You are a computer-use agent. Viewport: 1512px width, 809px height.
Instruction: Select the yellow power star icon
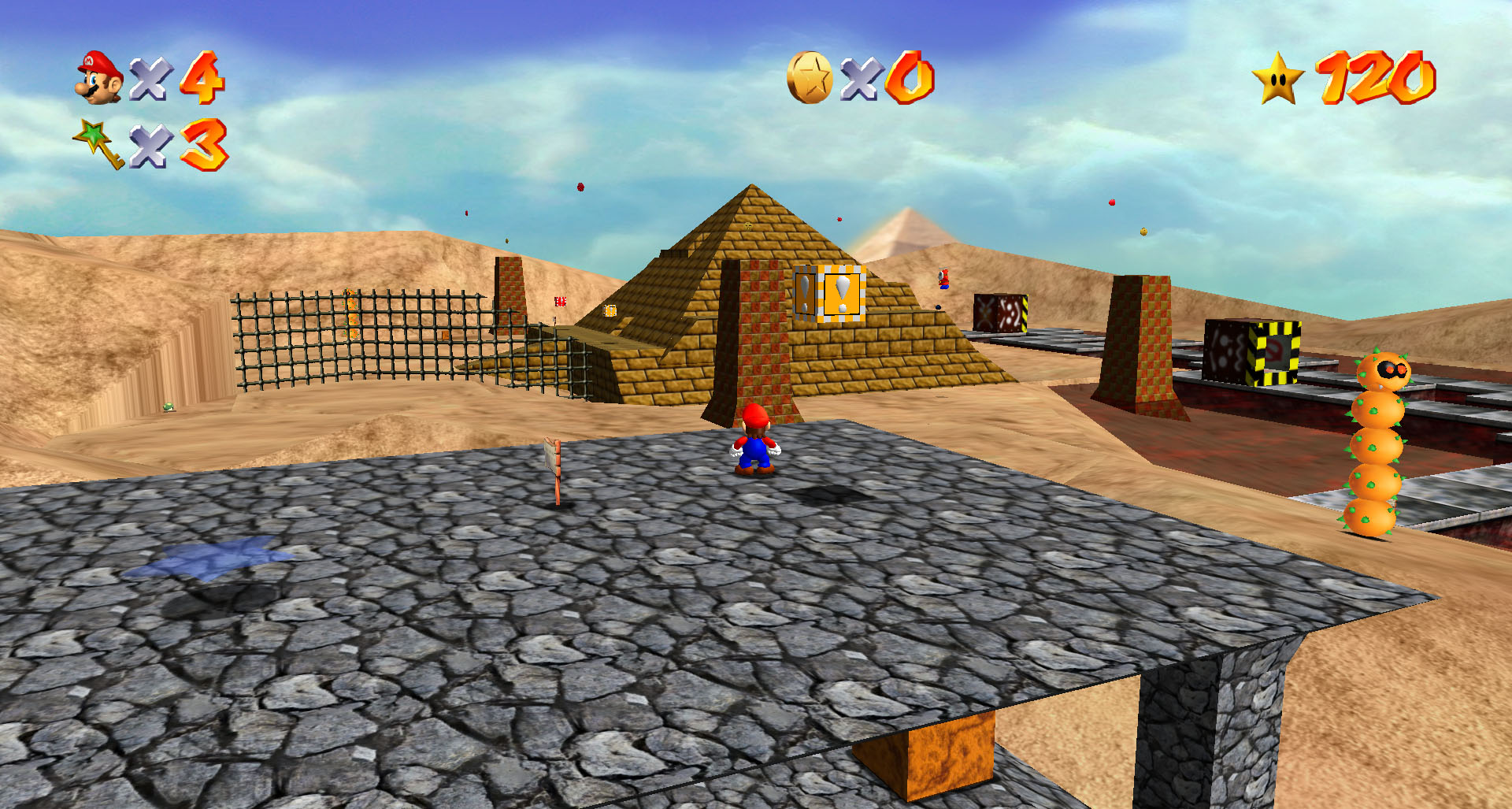pyautogui.click(x=1277, y=78)
